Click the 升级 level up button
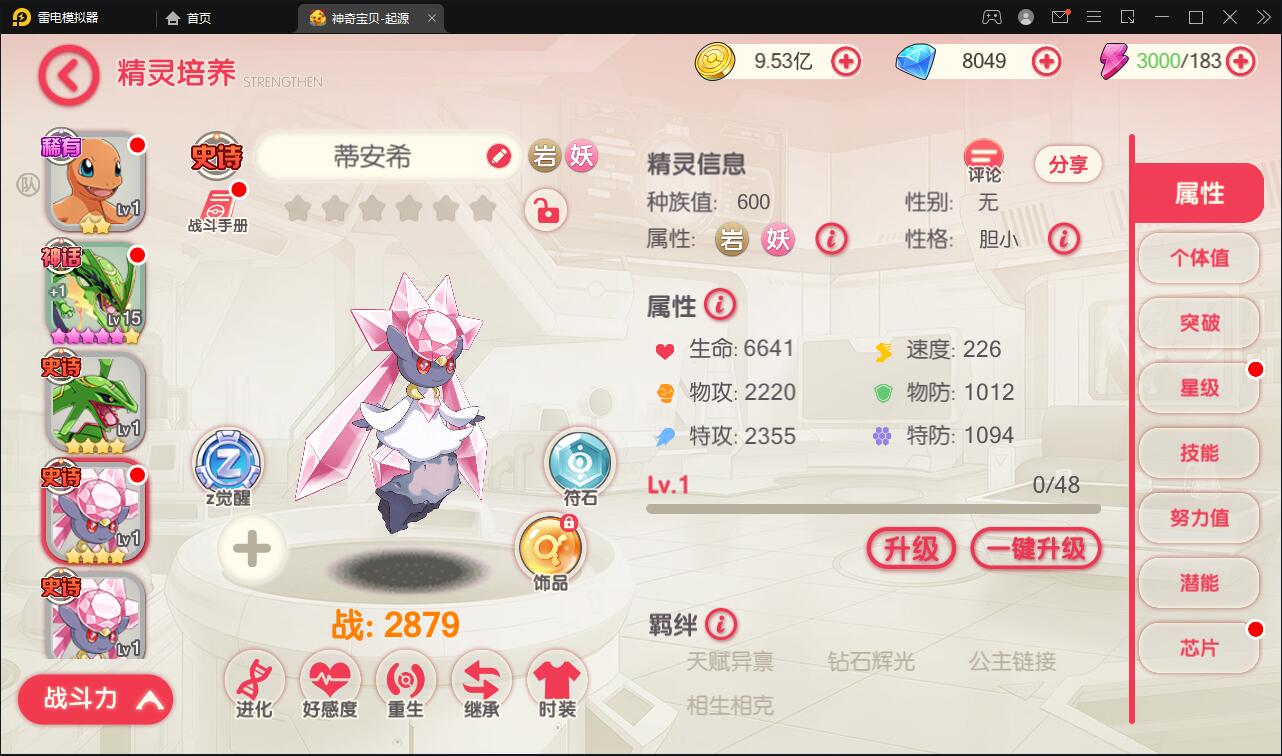The height and width of the screenshot is (756, 1282). tap(911, 548)
